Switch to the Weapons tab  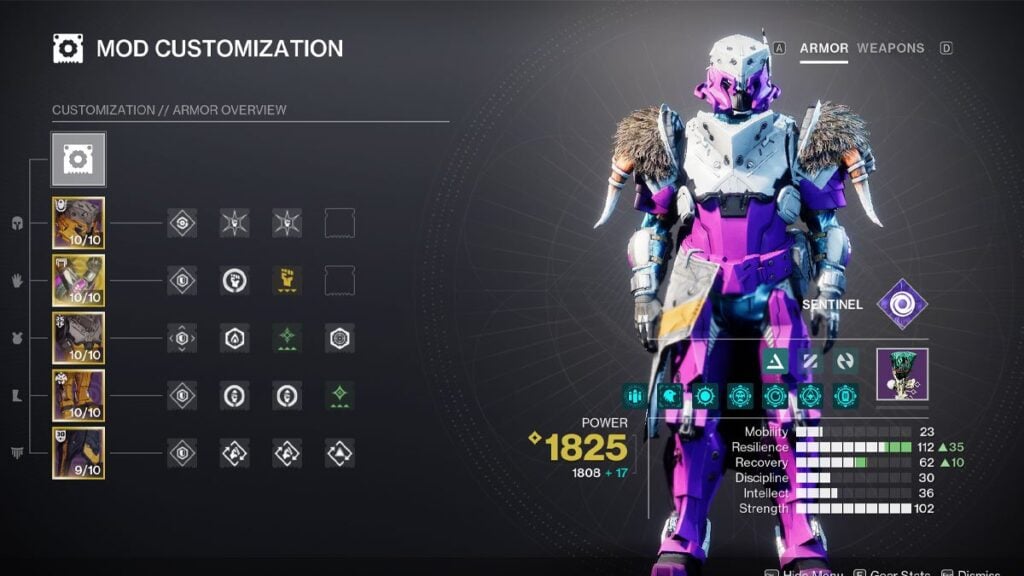click(890, 48)
